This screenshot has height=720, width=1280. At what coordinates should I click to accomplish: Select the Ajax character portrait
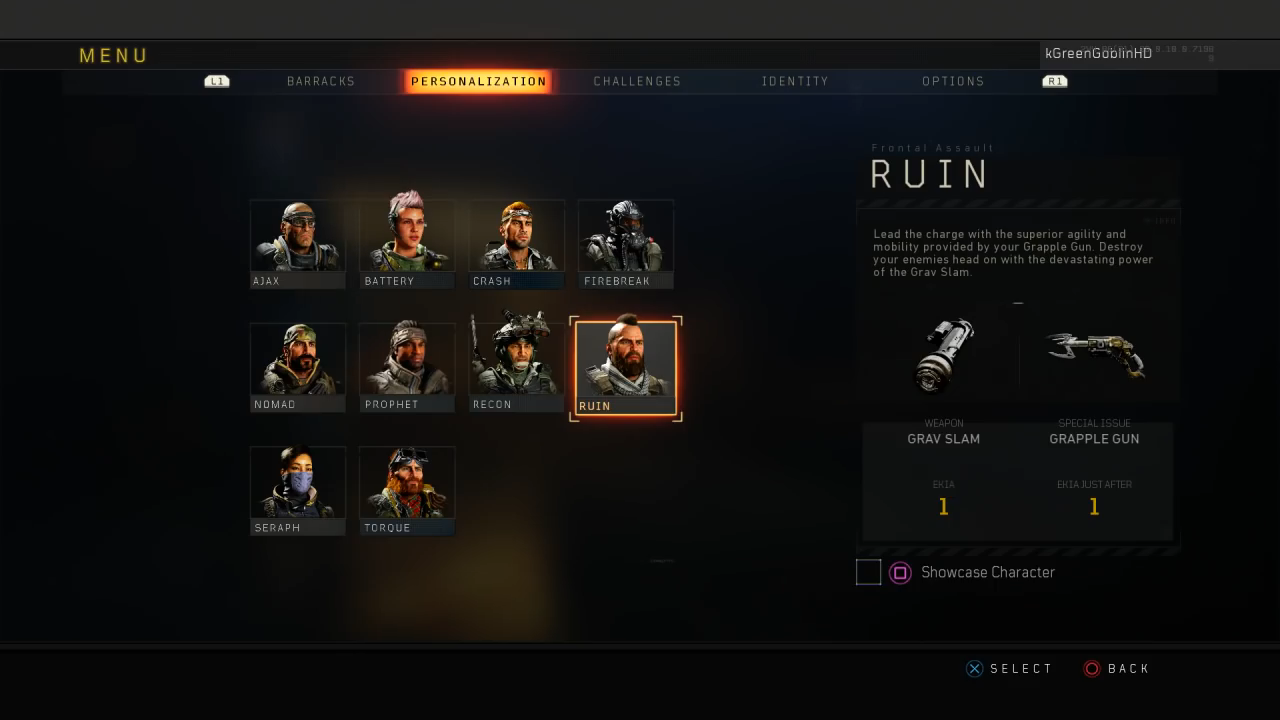pos(297,240)
